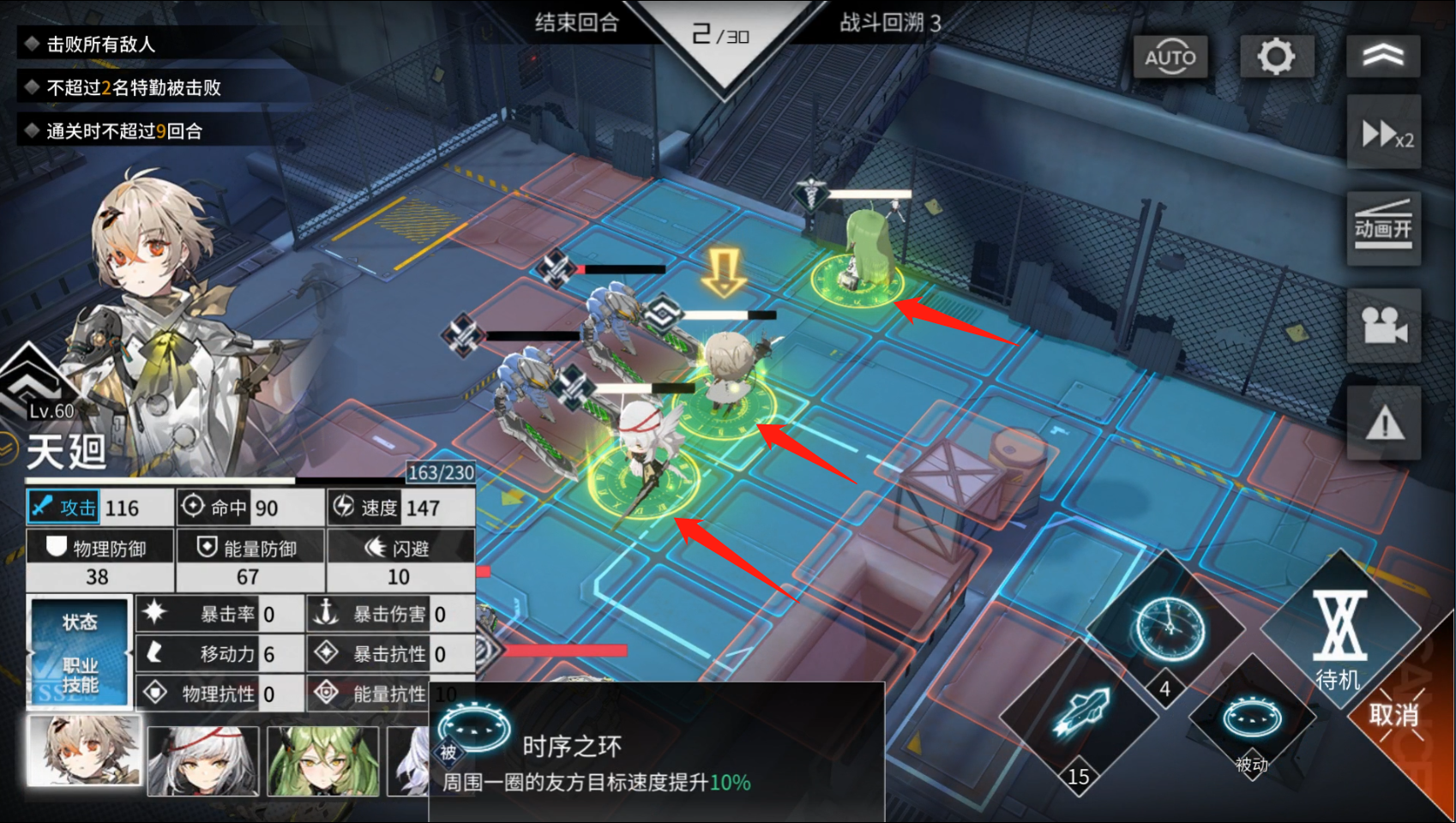Cancel with the 取消 button

[1393, 714]
